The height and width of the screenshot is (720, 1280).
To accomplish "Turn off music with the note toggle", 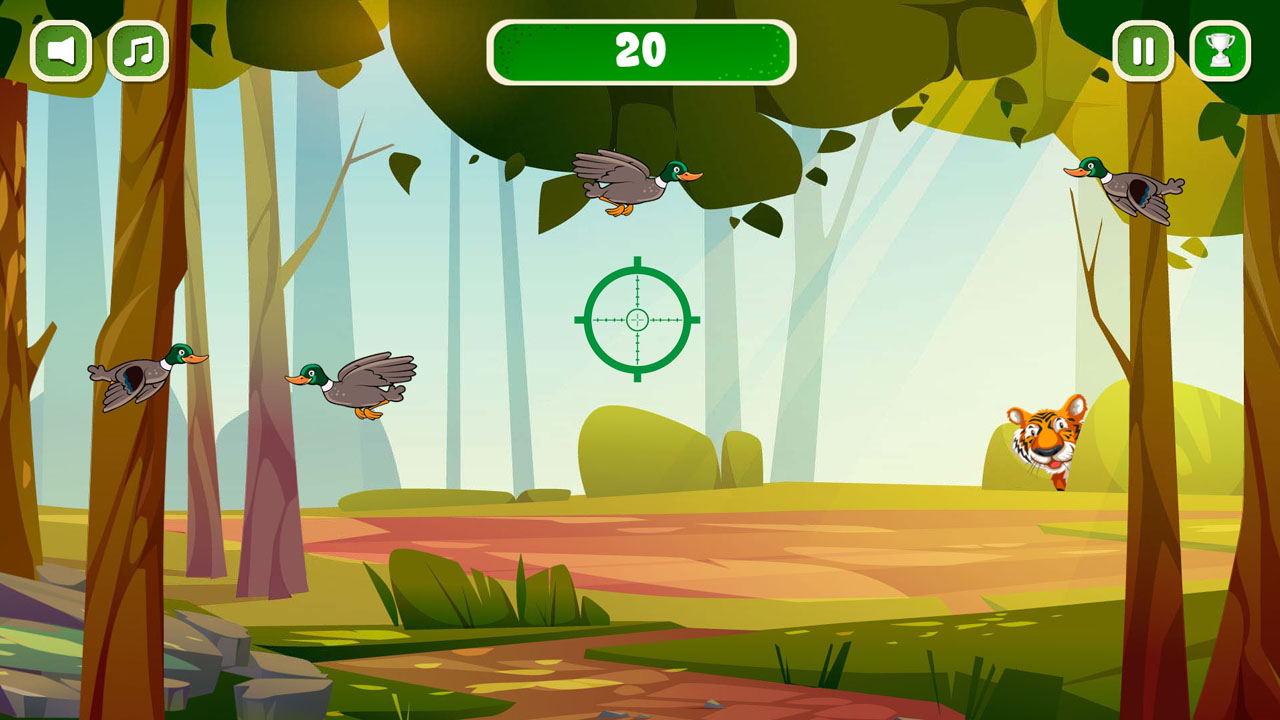I will point(137,49).
